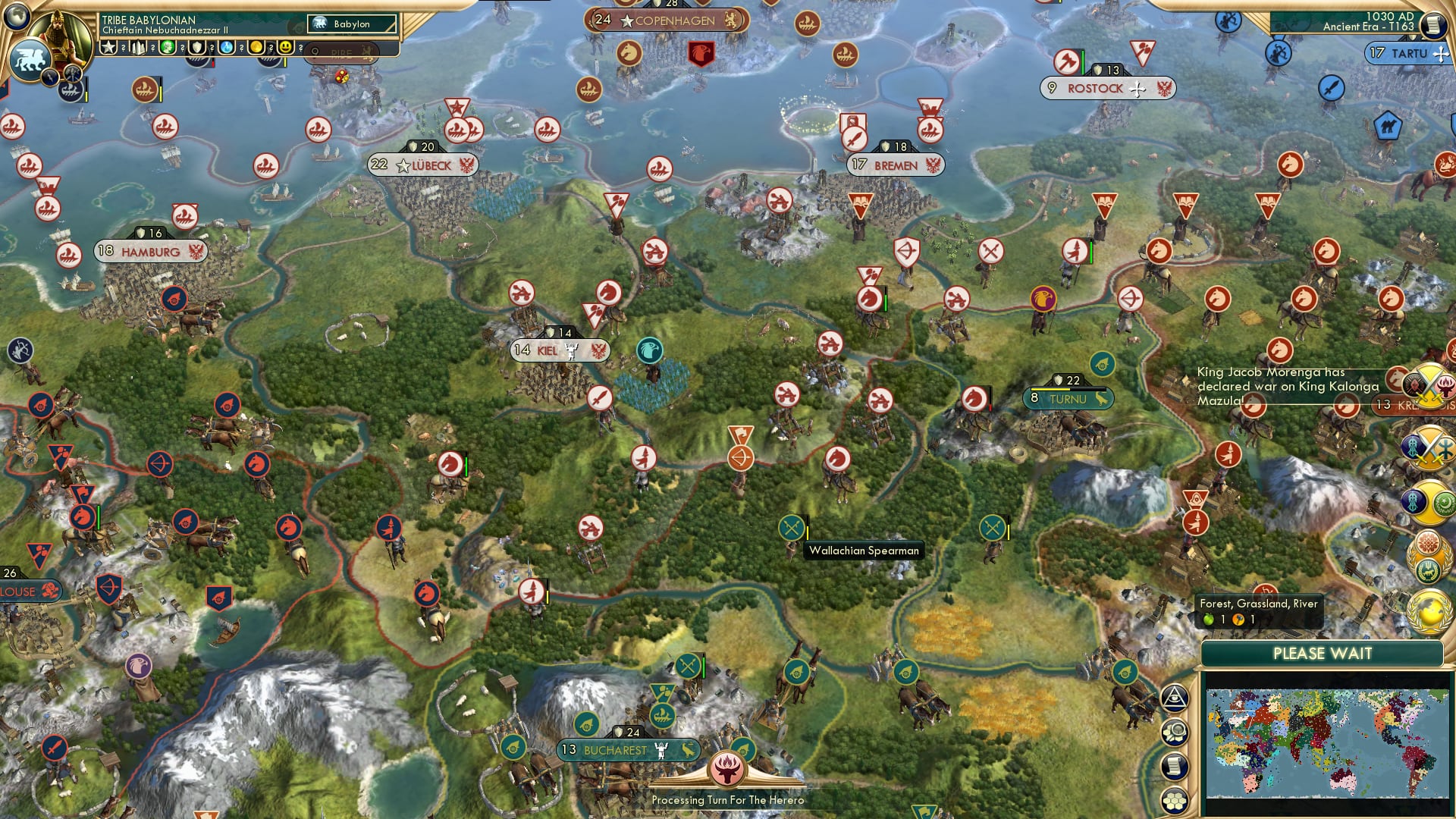Click the shield icon in the top resource bar
This screenshot has width=1456, height=819.
(x=196, y=48)
